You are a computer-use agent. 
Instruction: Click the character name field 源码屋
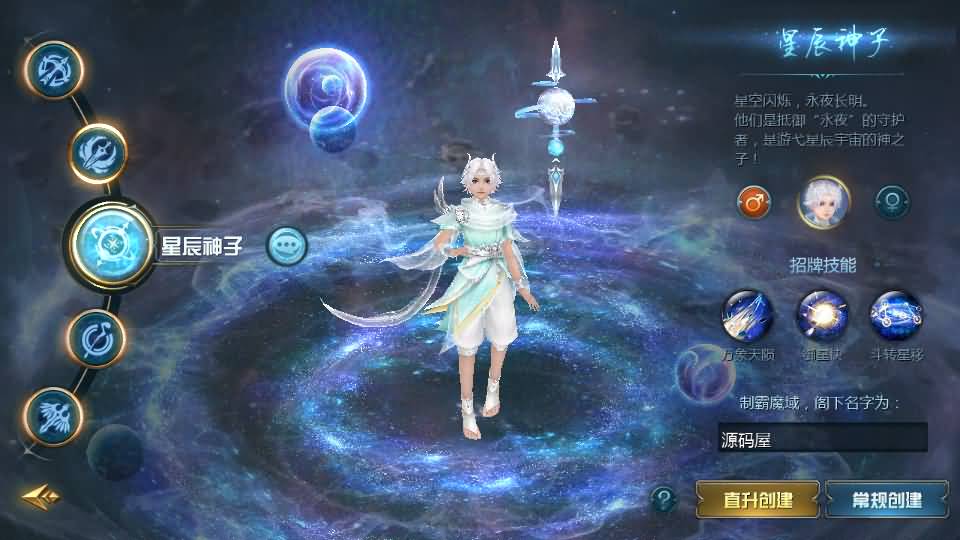click(822, 438)
